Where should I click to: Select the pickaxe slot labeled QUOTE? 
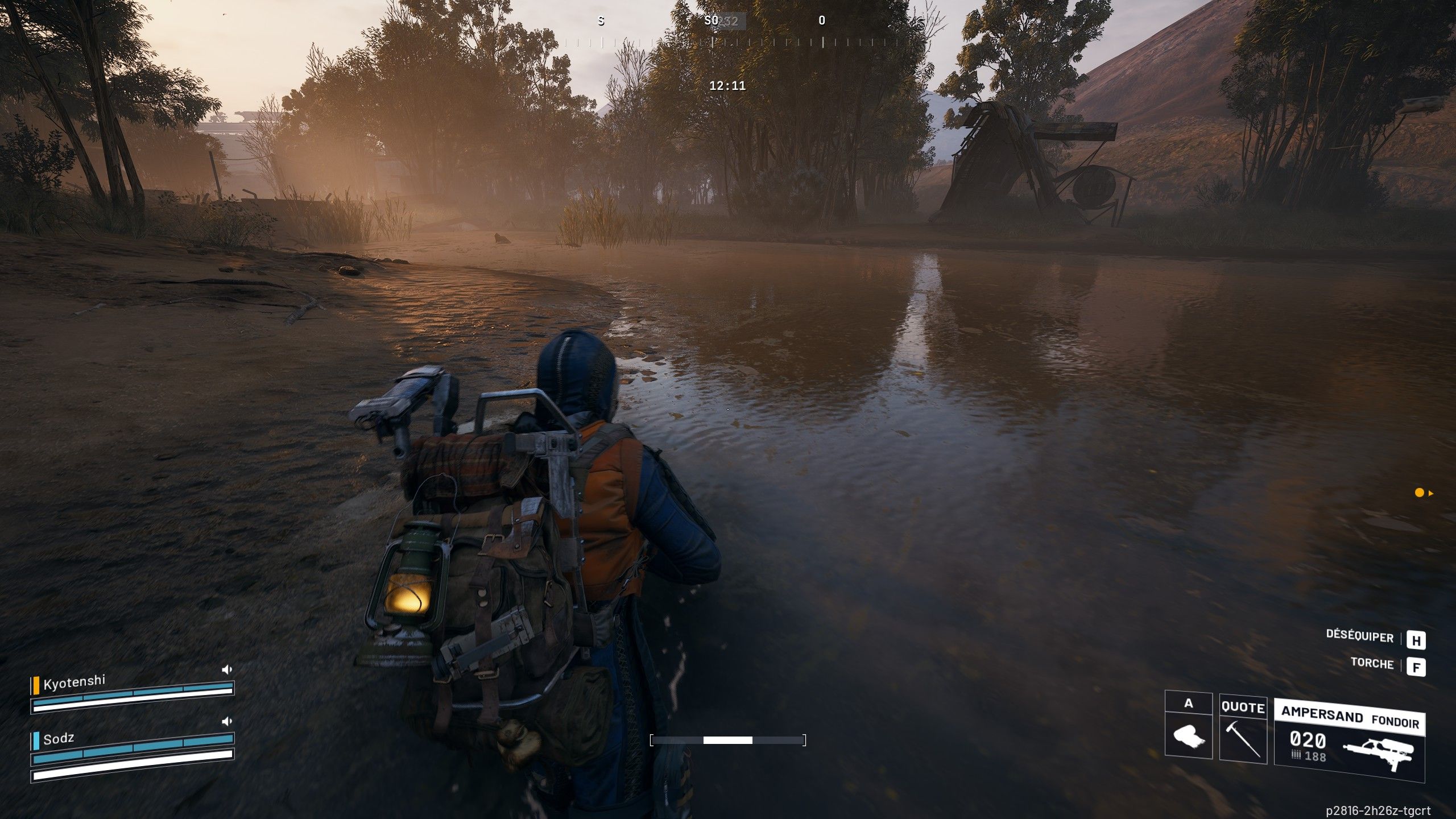tap(1243, 728)
